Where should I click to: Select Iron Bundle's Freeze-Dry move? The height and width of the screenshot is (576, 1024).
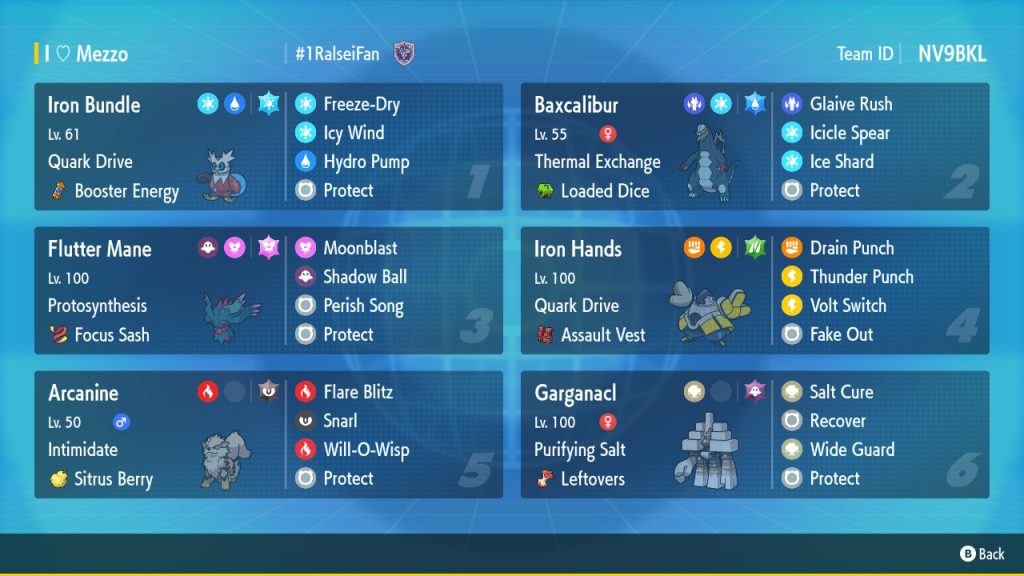(360, 104)
